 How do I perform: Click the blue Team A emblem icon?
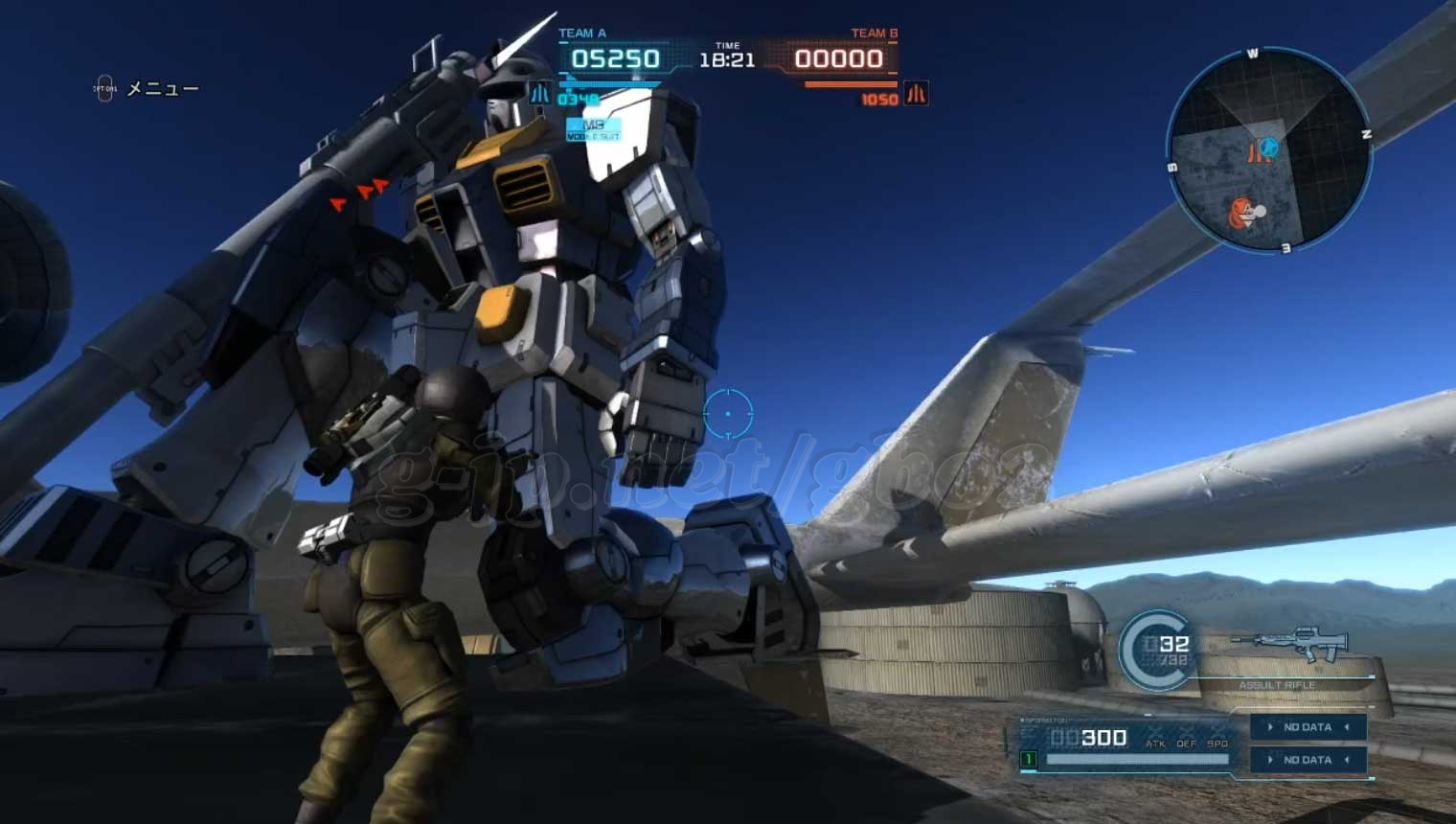(x=540, y=94)
